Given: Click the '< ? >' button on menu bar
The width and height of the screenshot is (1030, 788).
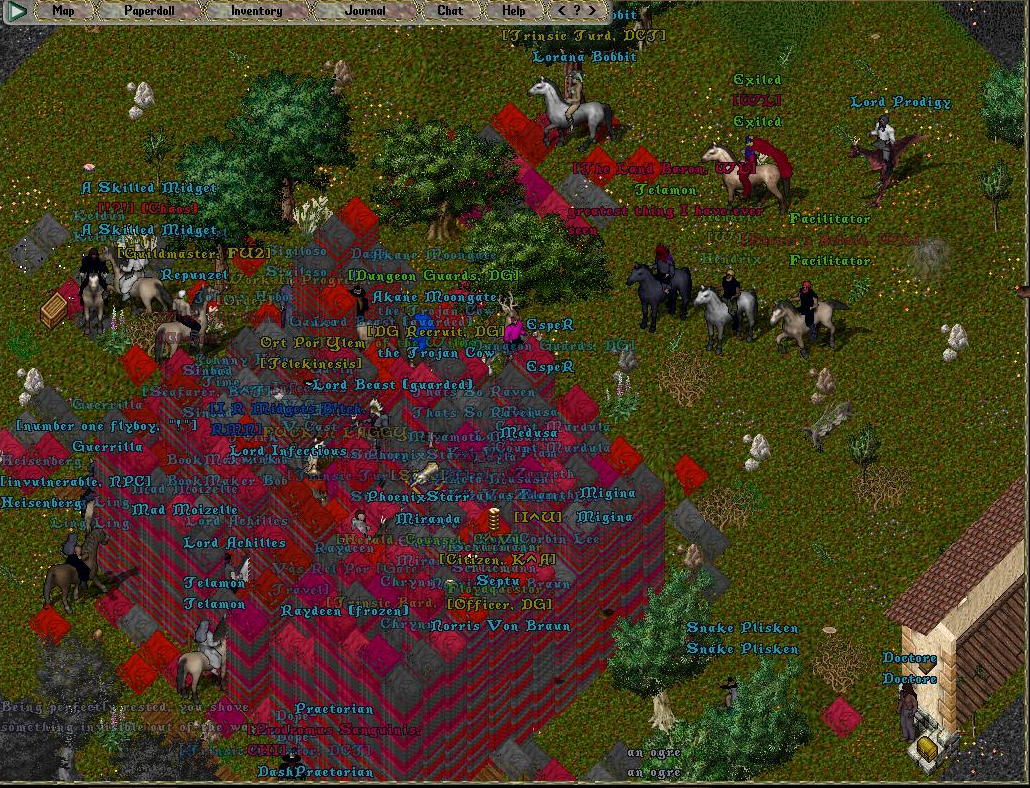Looking at the screenshot, I should tap(574, 11).
